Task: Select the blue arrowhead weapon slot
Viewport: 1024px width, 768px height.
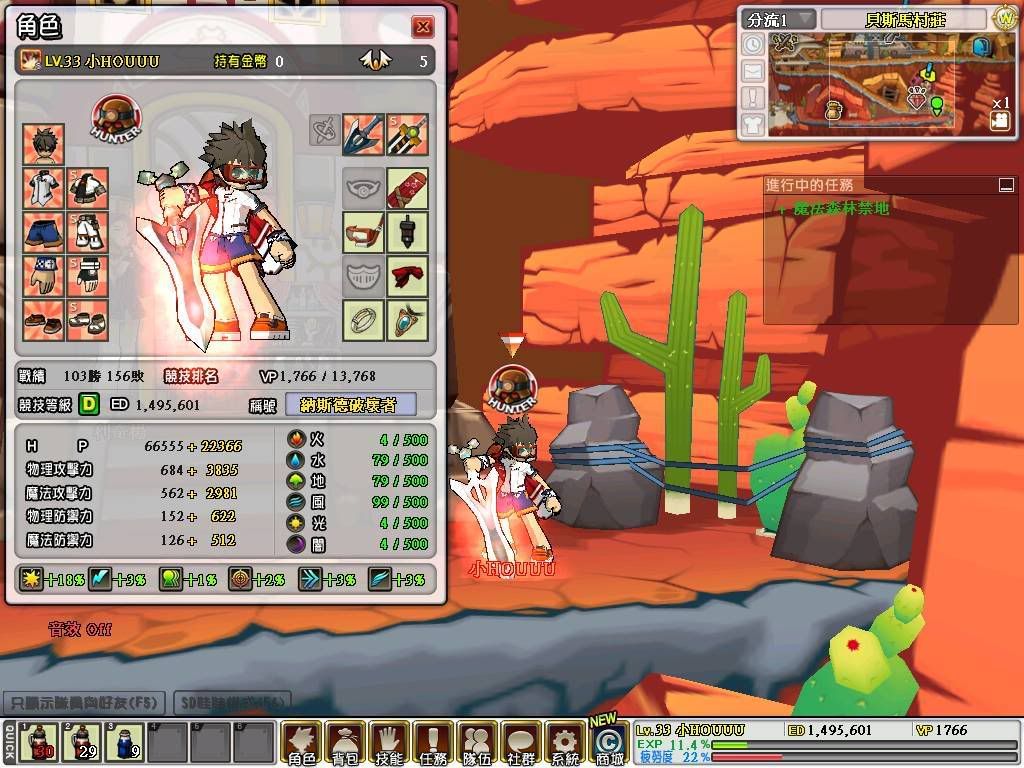Action: tap(363, 134)
